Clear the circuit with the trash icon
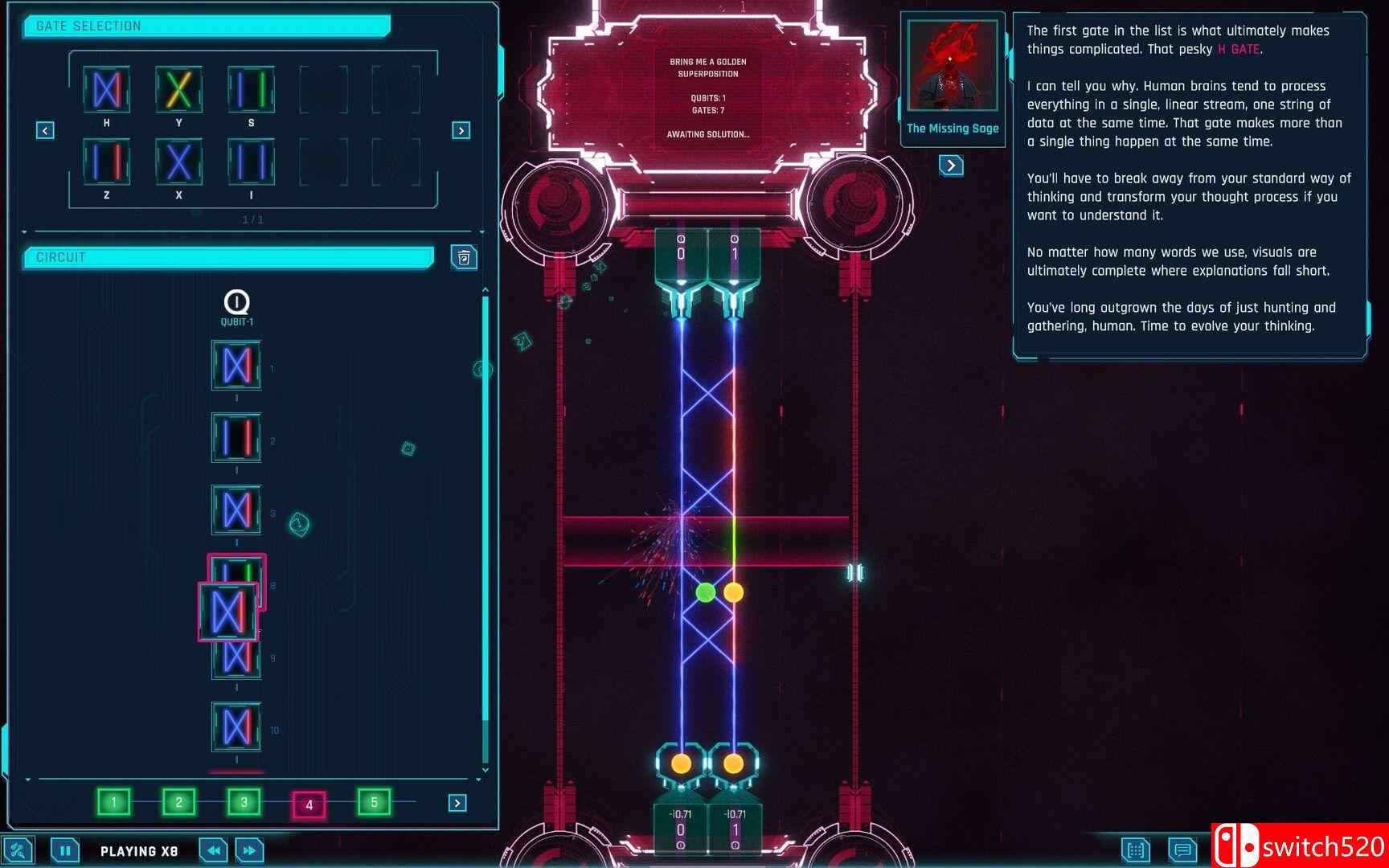Viewport: 1389px width, 868px height. (x=463, y=257)
